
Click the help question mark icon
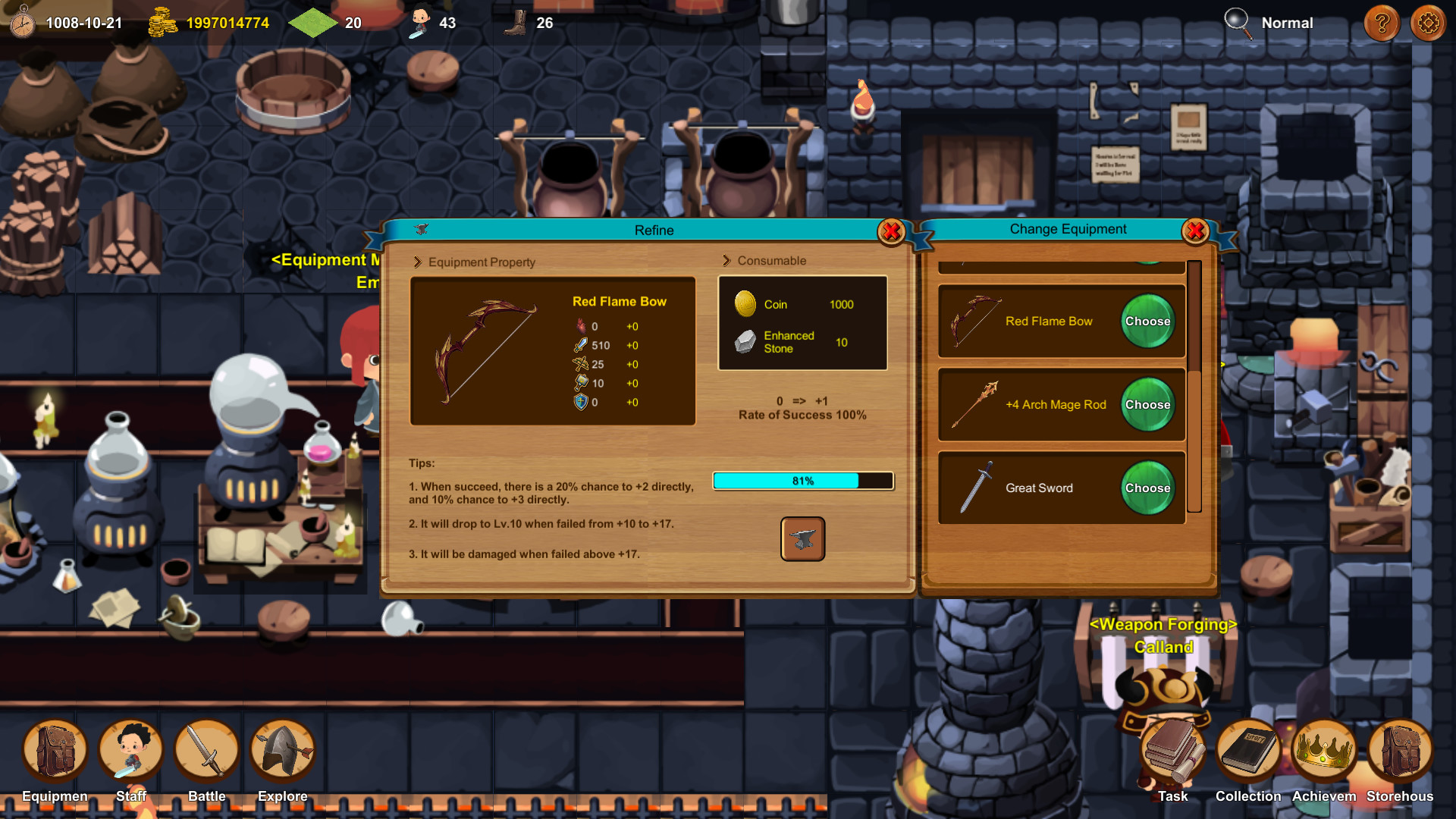[x=1382, y=23]
